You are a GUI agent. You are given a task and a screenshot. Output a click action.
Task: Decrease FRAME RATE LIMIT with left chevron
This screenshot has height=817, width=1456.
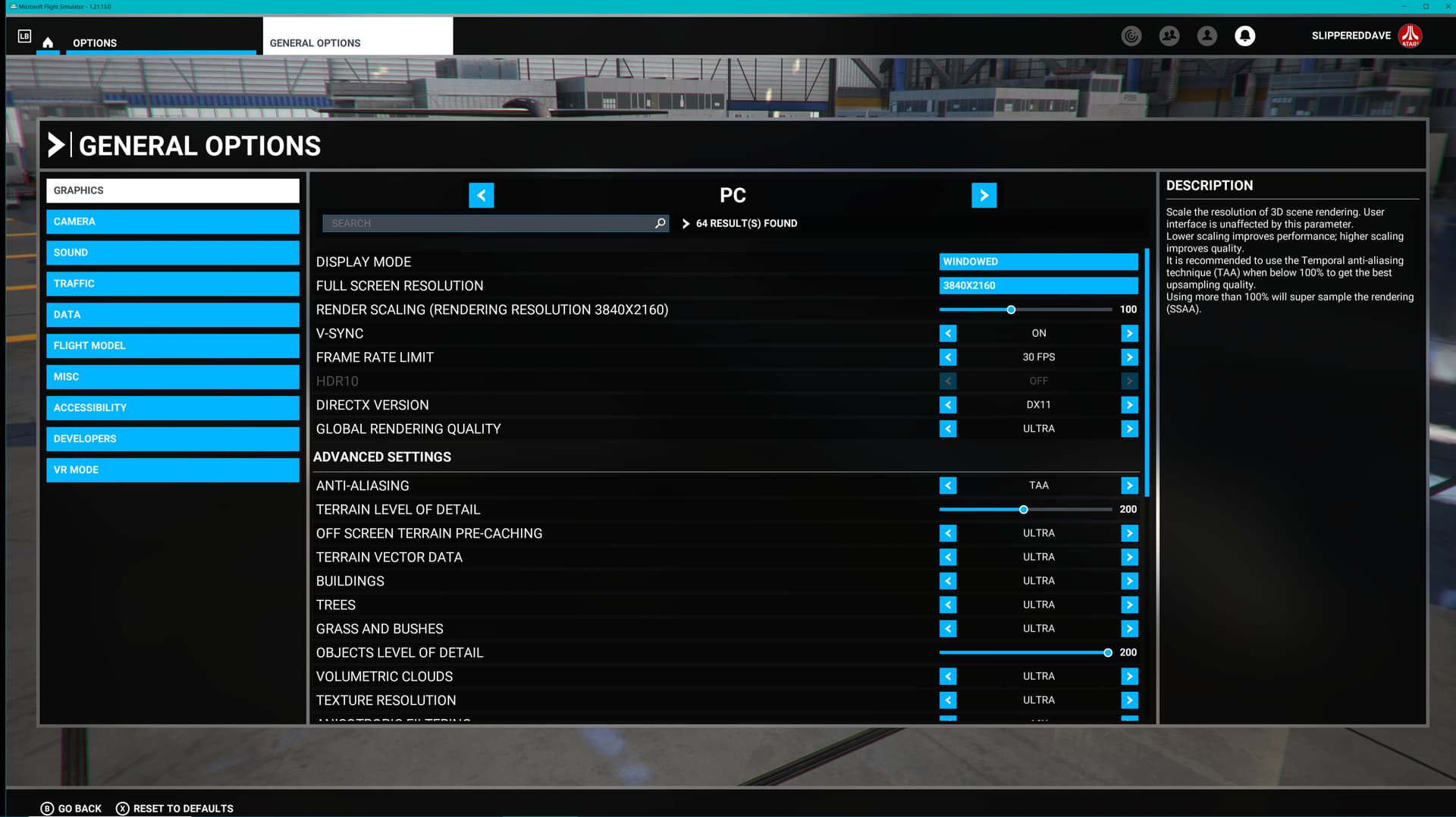coord(948,357)
